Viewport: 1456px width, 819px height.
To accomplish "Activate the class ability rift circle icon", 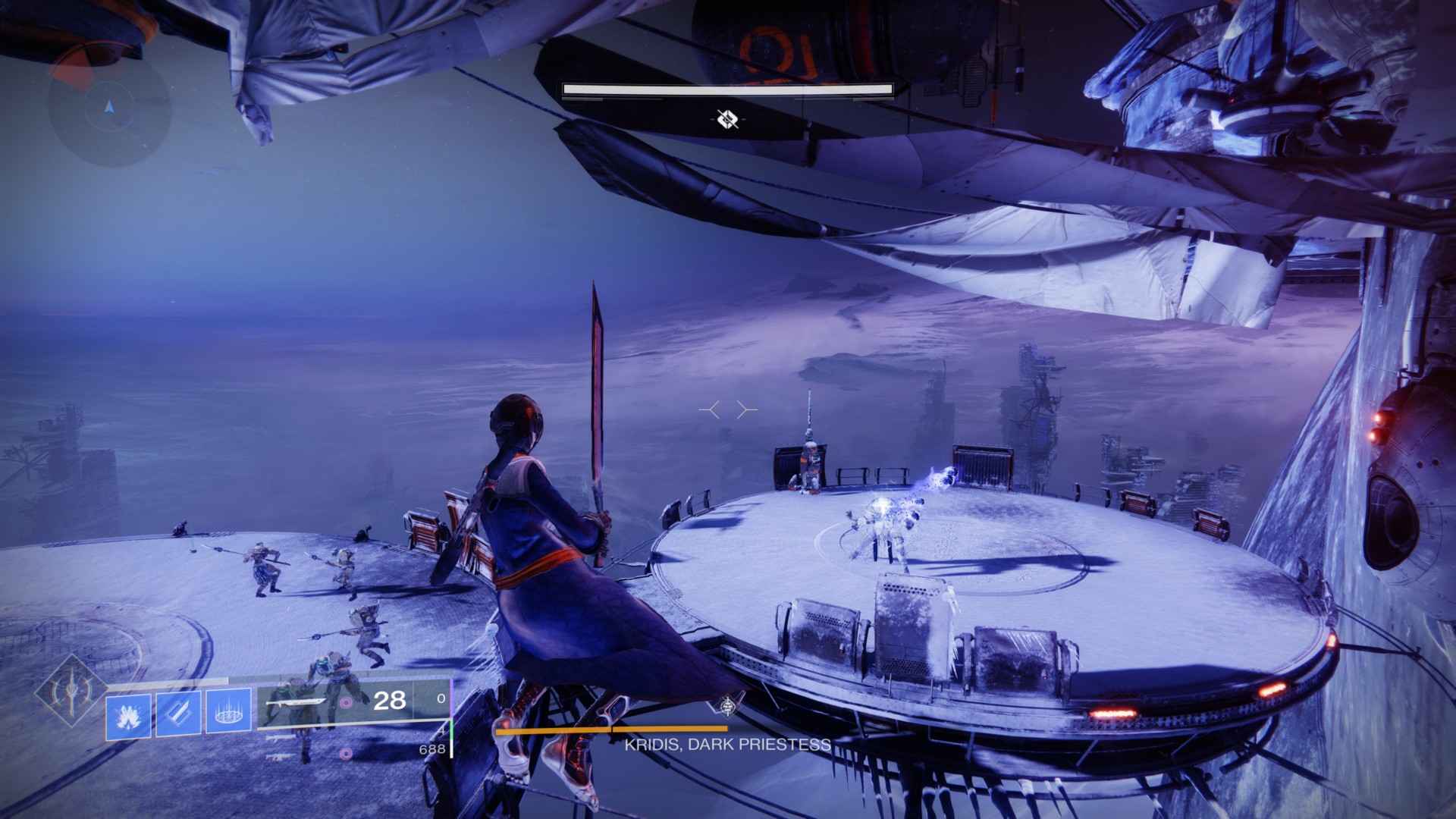I will 228,714.
